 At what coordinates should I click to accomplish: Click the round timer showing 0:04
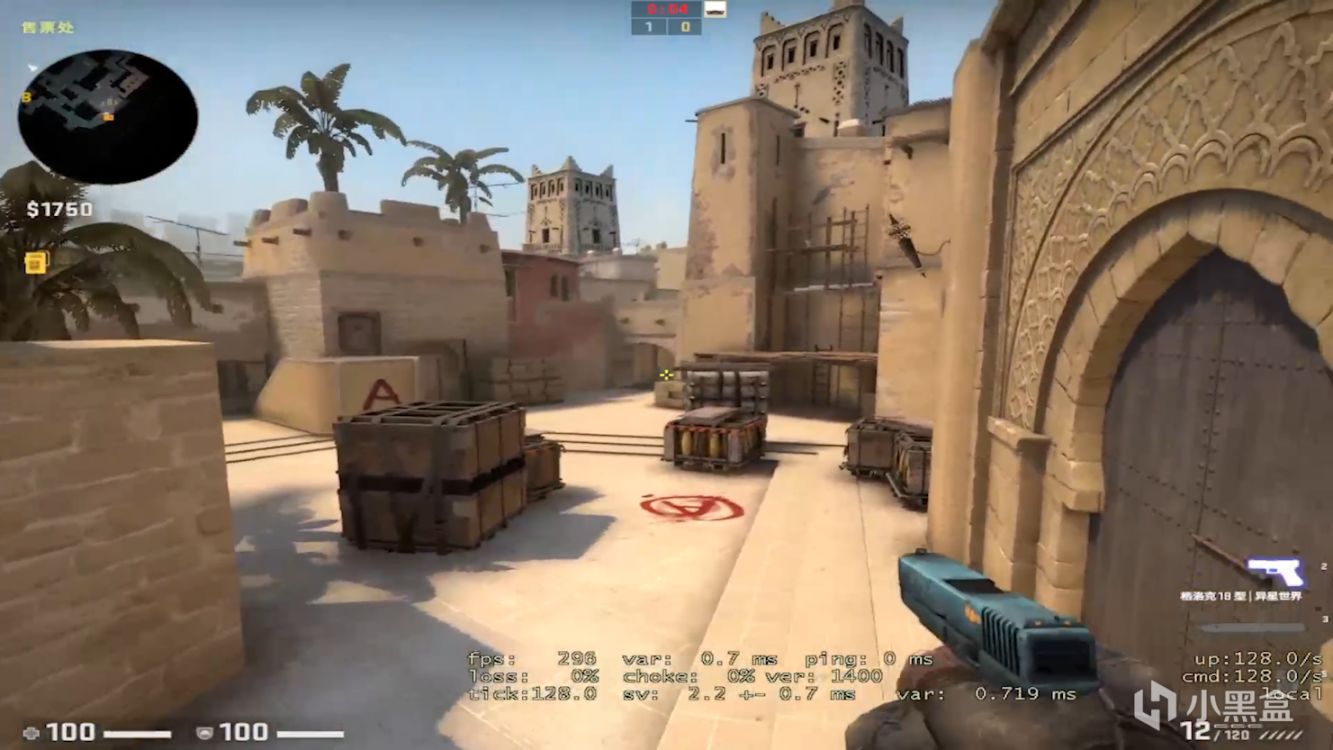(667, 9)
